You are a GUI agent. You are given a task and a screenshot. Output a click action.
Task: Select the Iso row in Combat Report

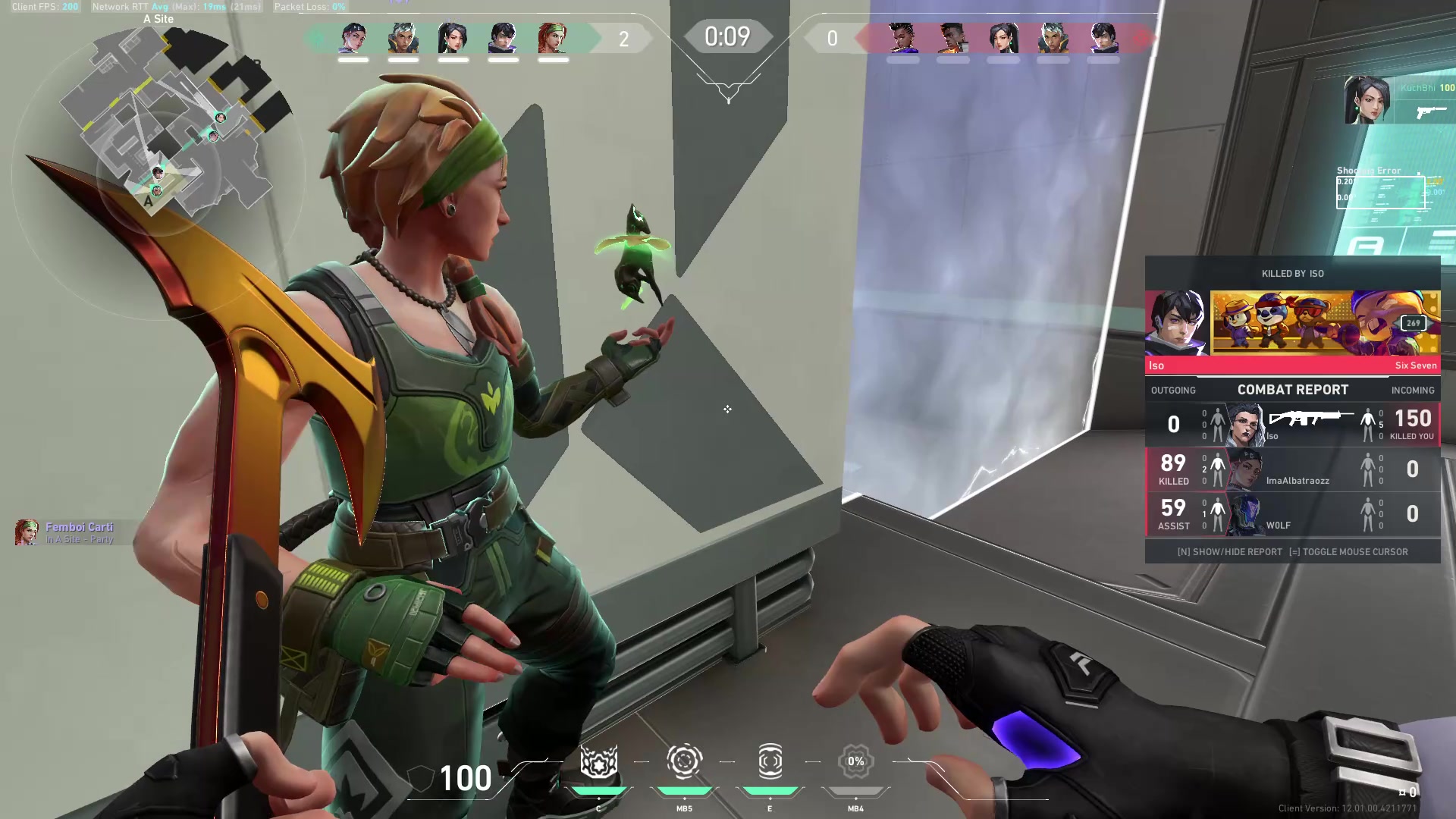[1292, 425]
